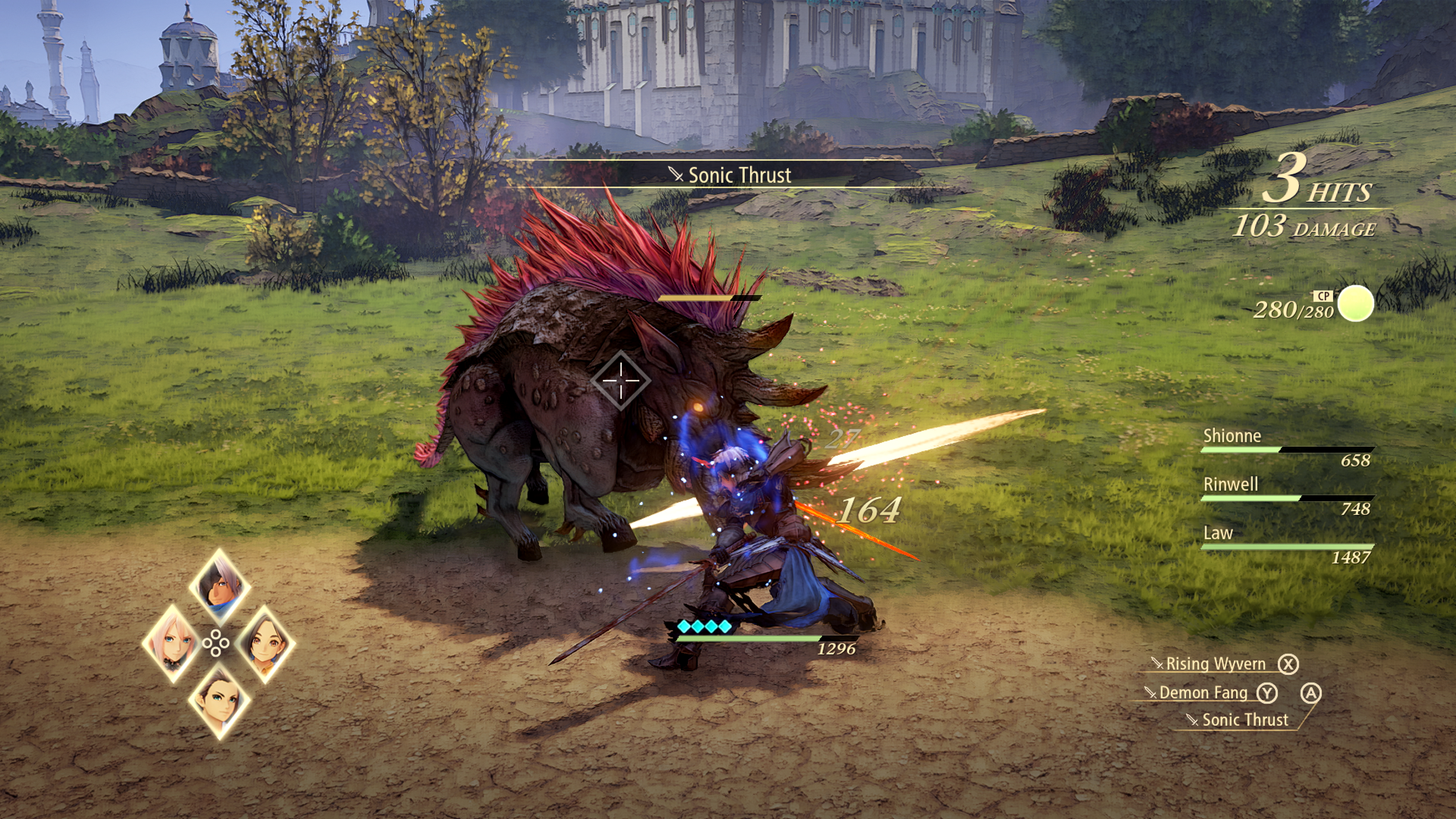Trigger Shionne's boost attack portrait
This screenshot has width=1456, height=819.
point(173,643)
